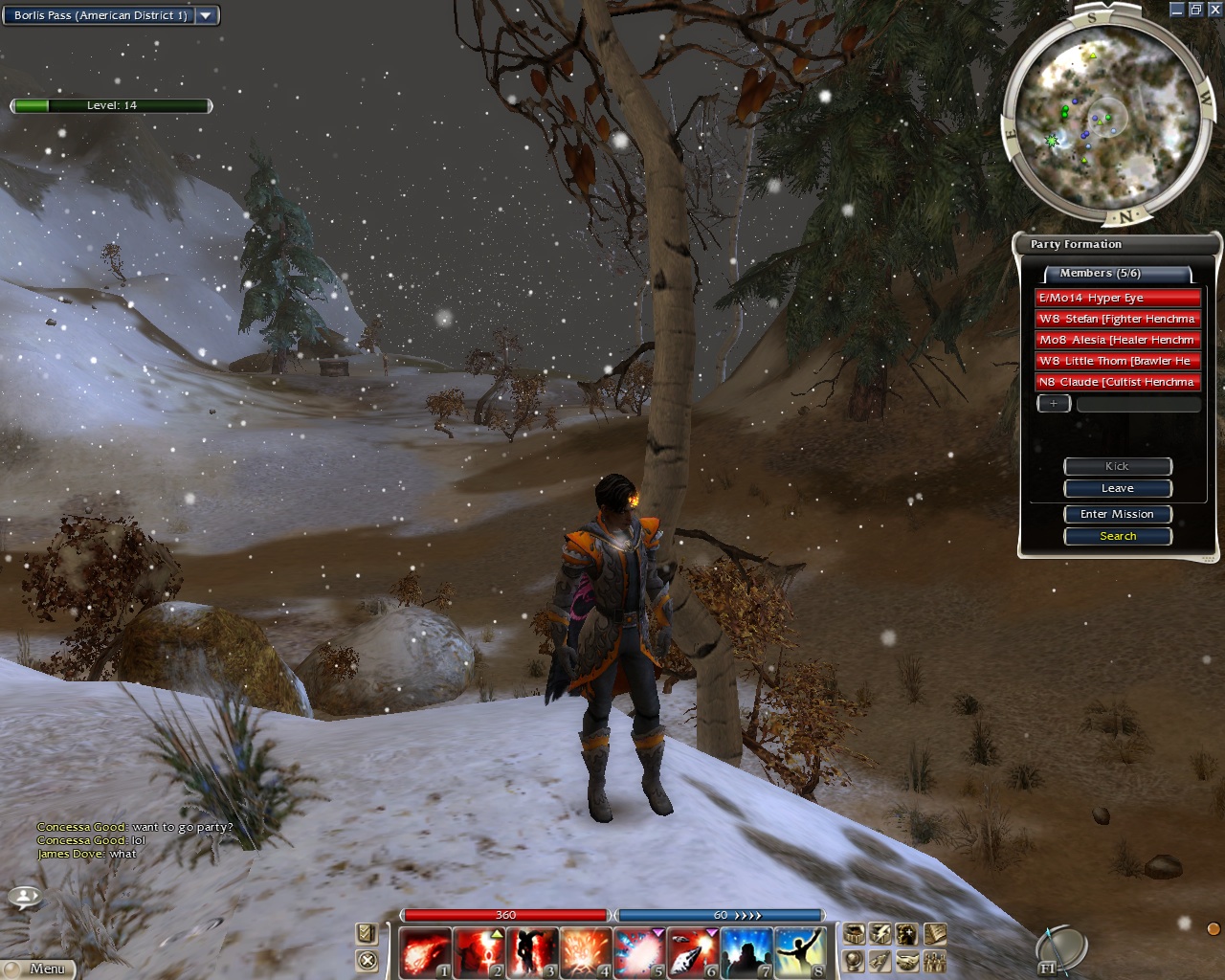Select Claude the Cultist Henchman

(x=1117, y=382)
